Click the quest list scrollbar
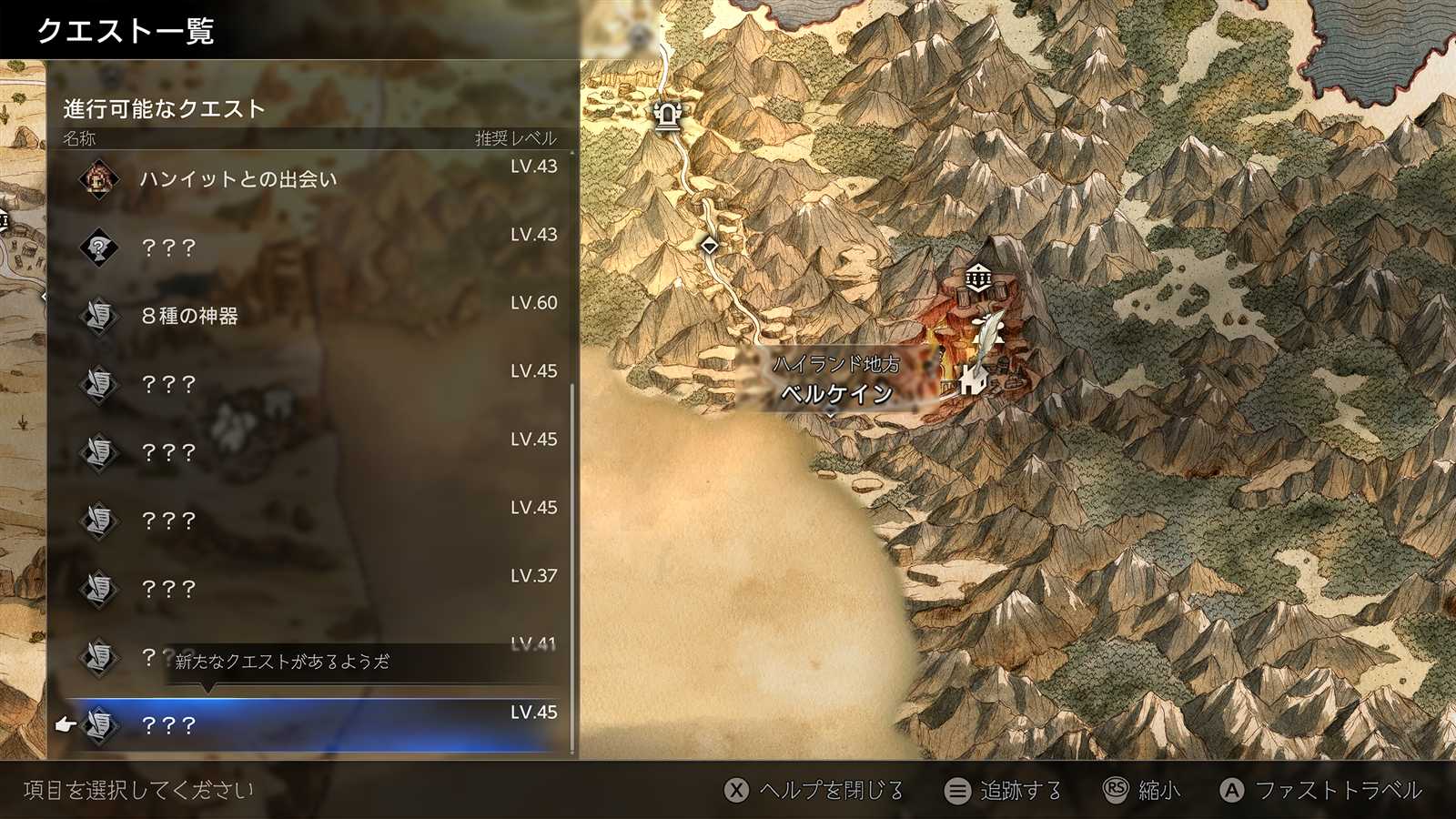The width and height of the screenshot is (1456, 819). coord(571,564)
